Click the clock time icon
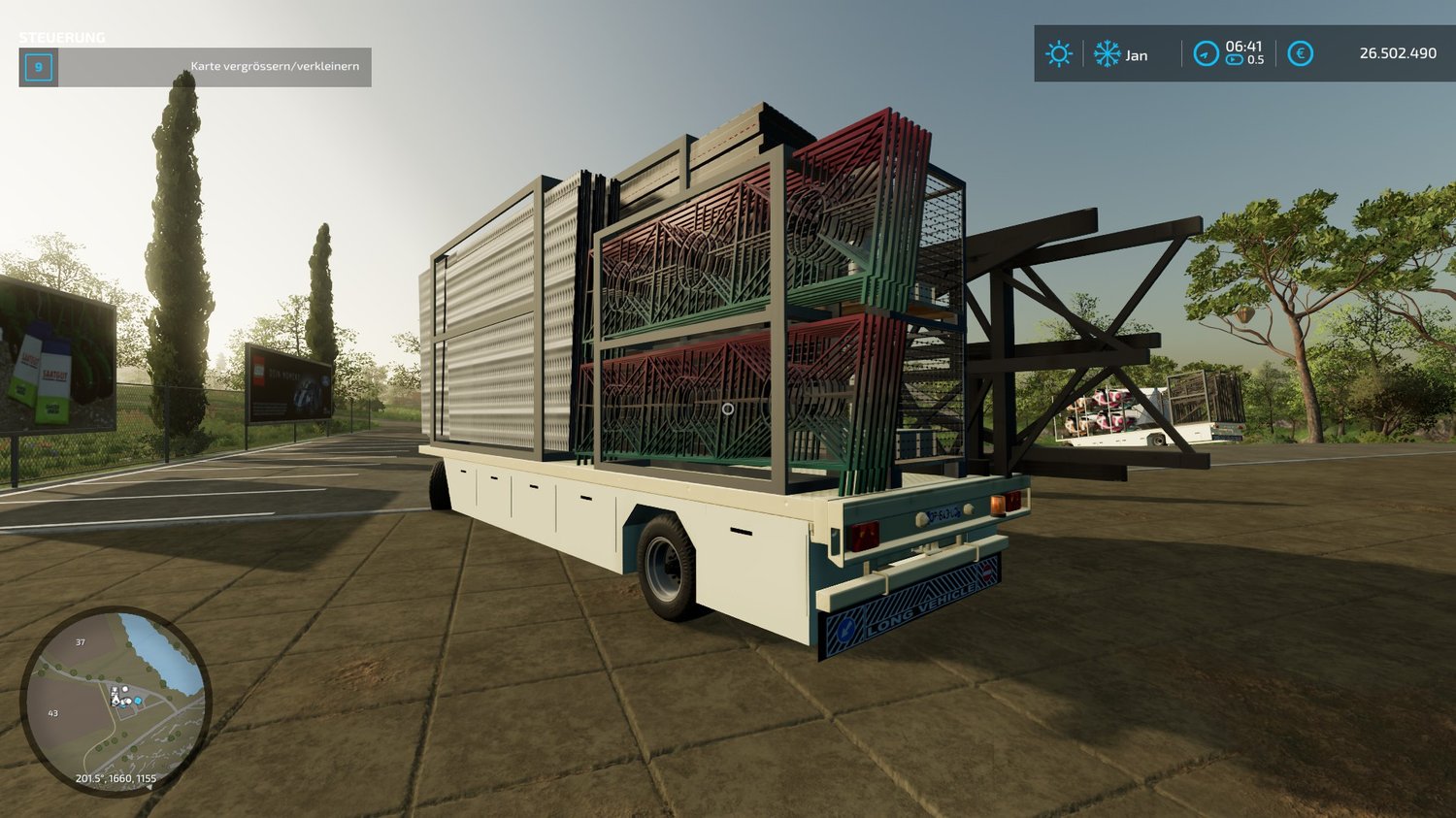 [1206, 53]
